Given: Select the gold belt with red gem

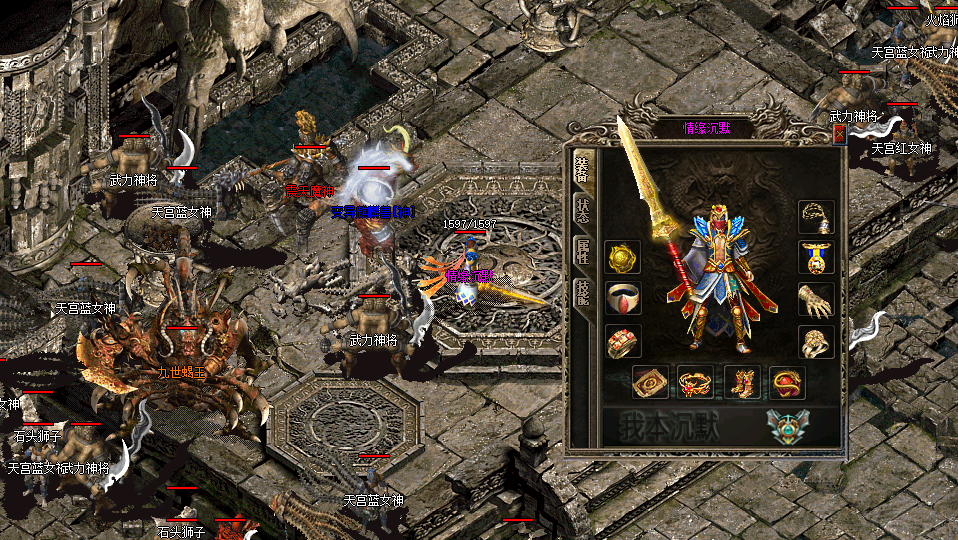Looking at the screenshot, I should (x=696, y=381).
